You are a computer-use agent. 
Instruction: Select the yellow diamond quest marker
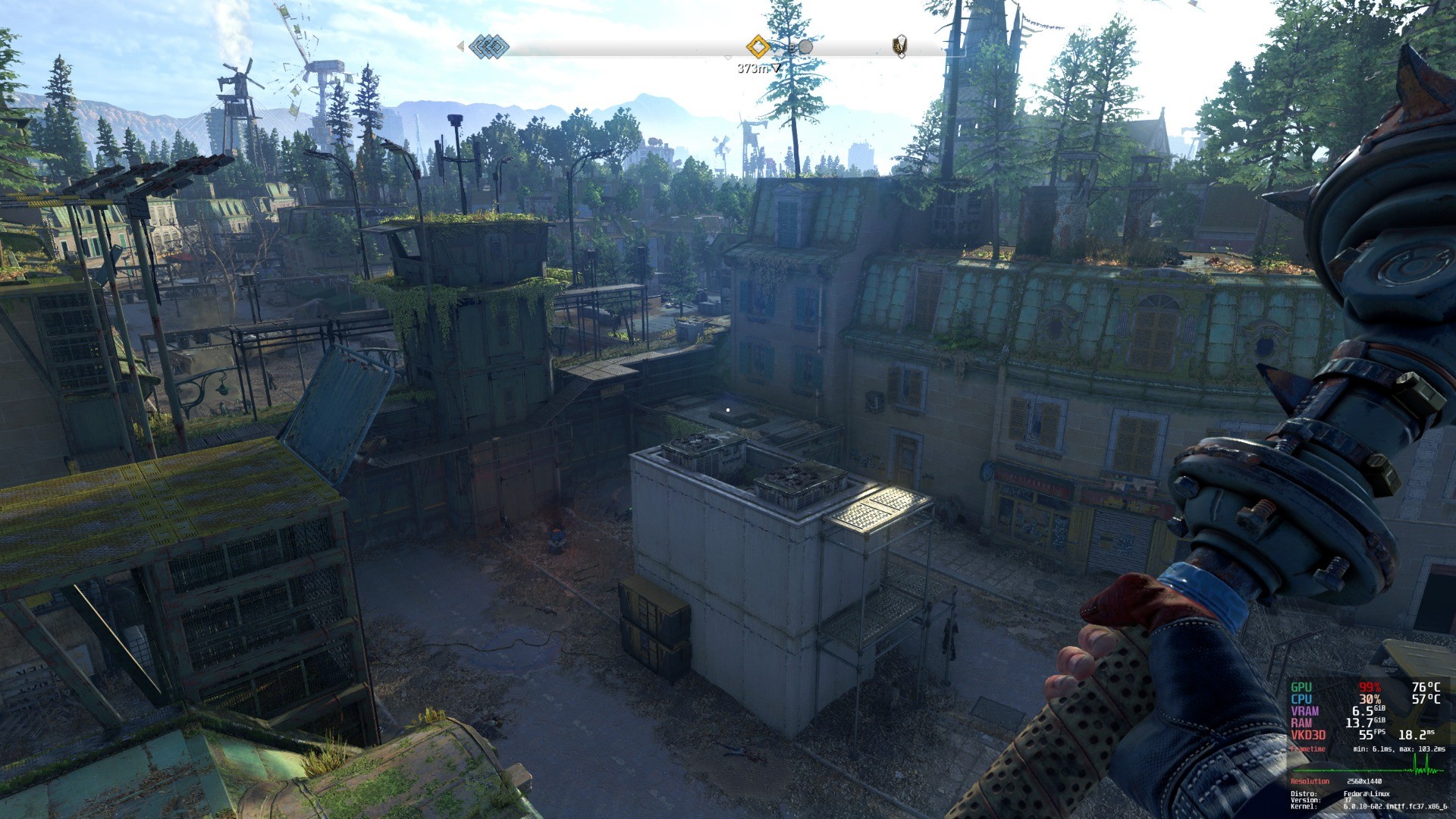coord(758,46)
